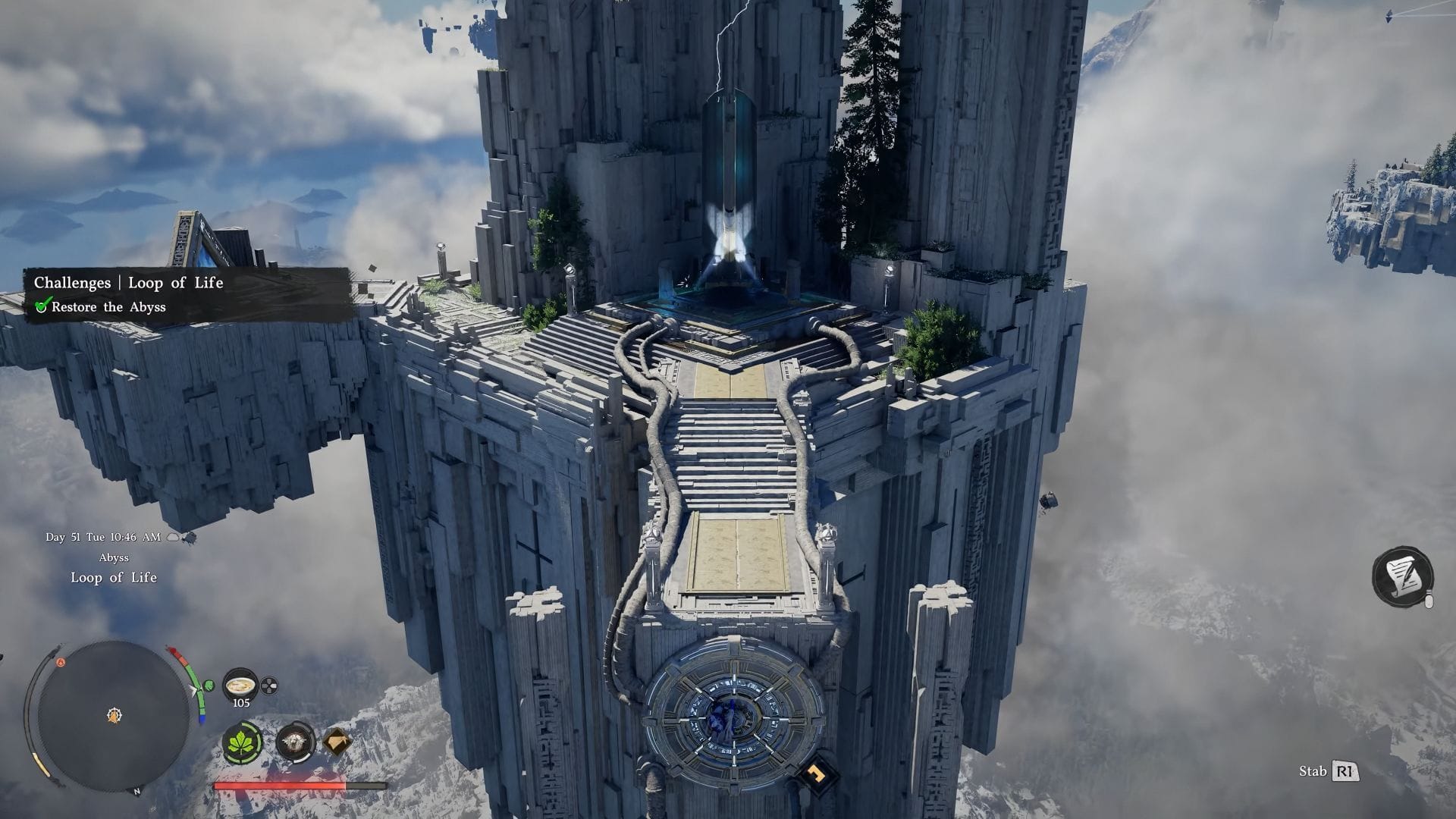Select the food bowl quick slot
The image size is (1456, 819).
(x=241, y=686)
